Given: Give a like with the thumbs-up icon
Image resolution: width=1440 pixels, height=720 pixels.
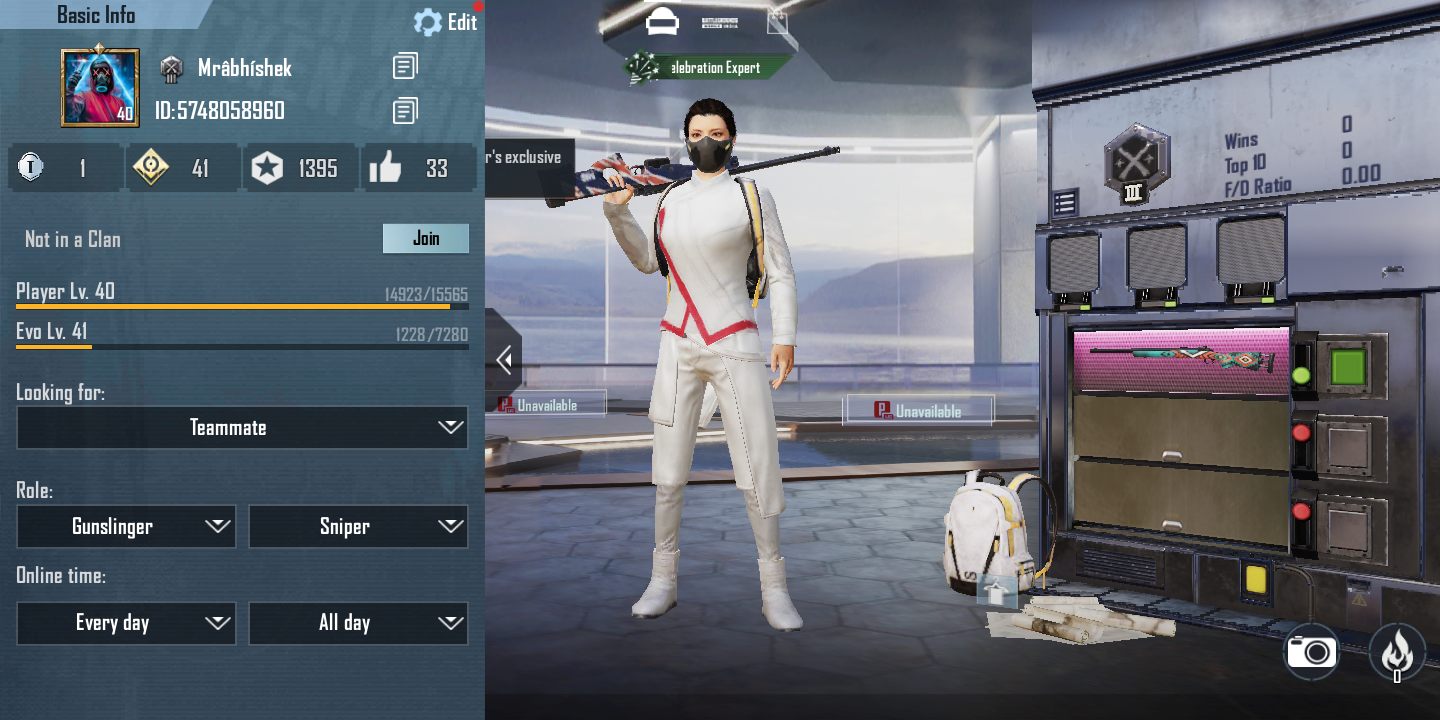Looking at the screenshot, I should (385, 168).
